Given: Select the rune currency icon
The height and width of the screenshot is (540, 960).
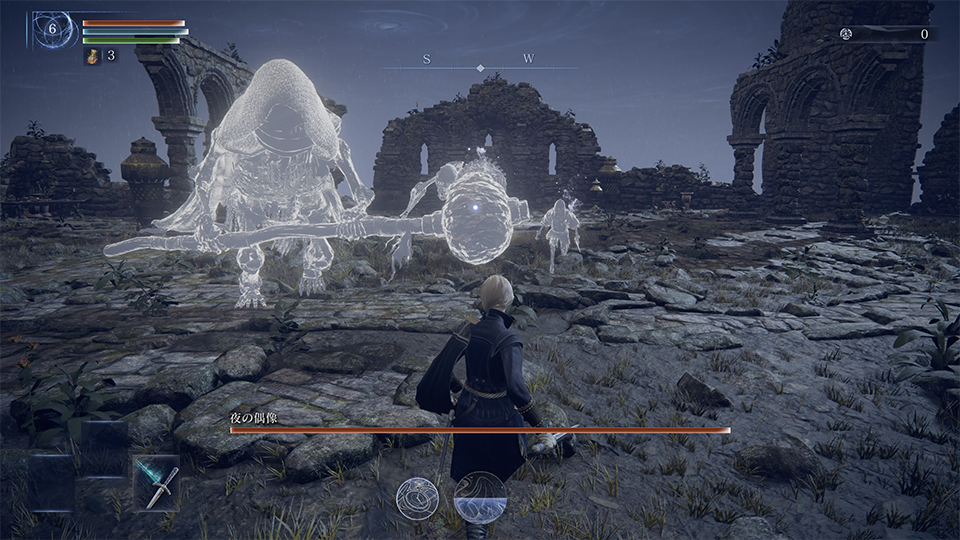Looking at the screenshot, I should (845, 34).
